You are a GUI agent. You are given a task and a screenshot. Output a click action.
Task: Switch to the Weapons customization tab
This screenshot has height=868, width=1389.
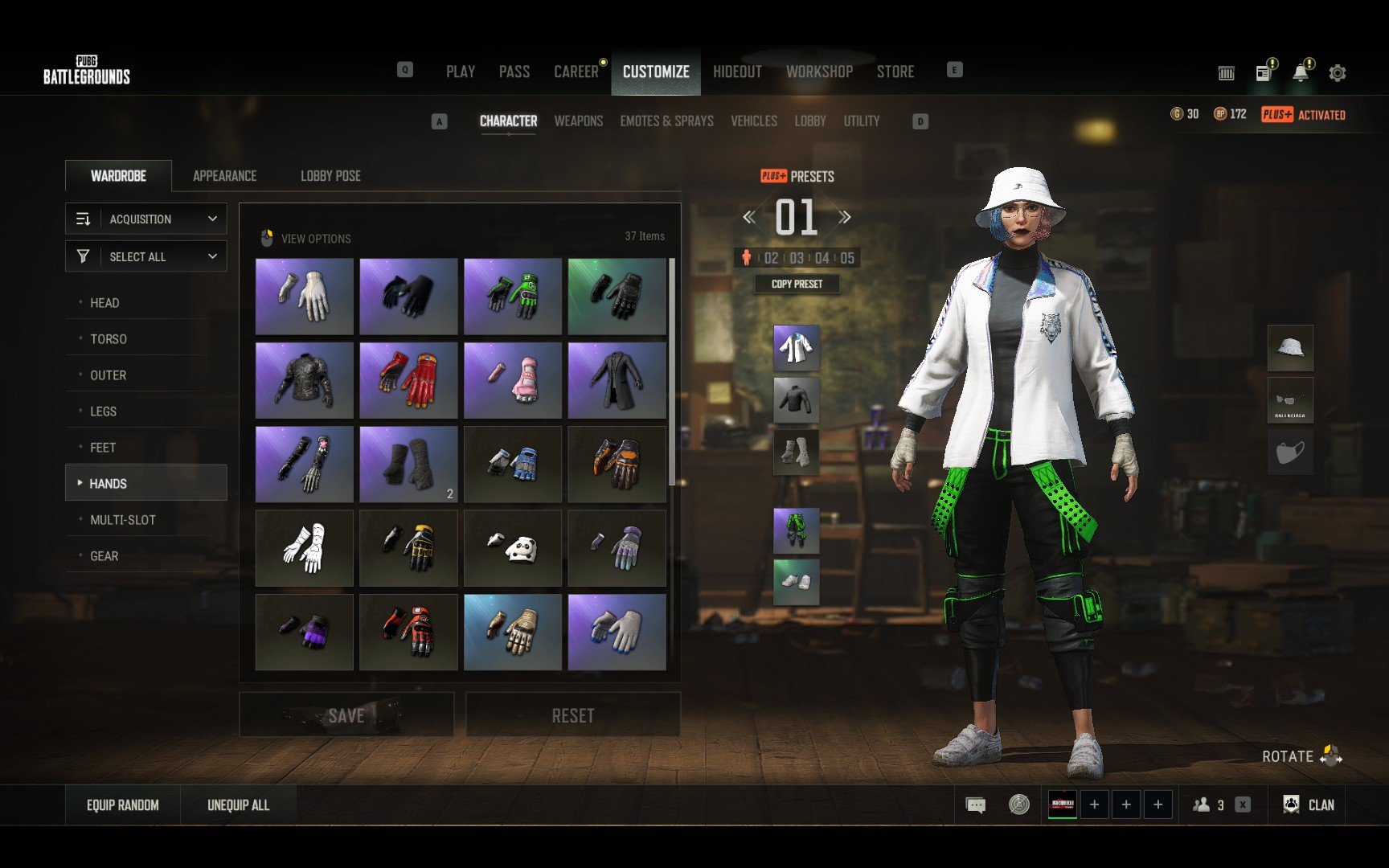click(x=578, y=121)
